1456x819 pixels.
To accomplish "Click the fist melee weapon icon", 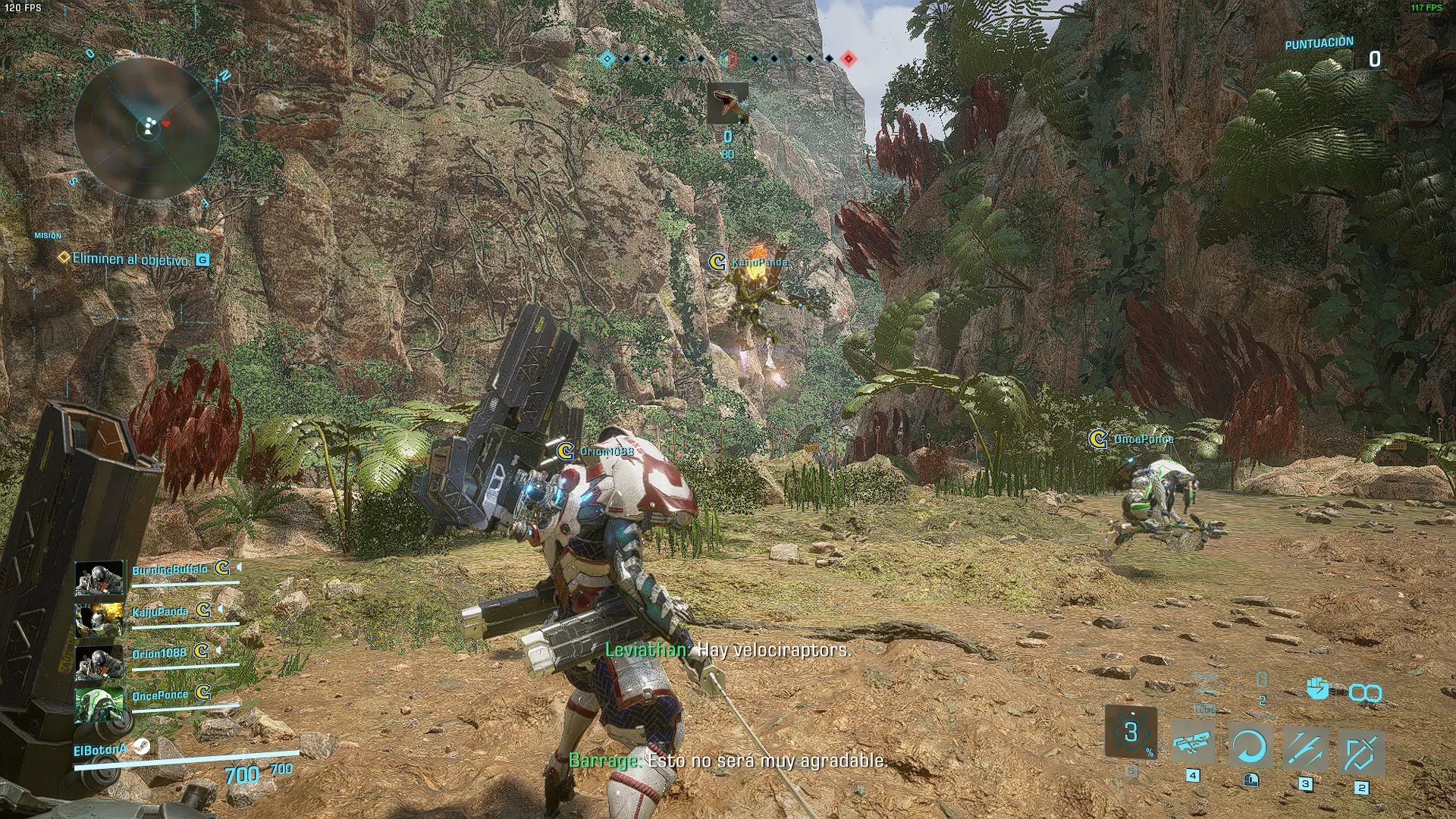I will (1318, 689).
